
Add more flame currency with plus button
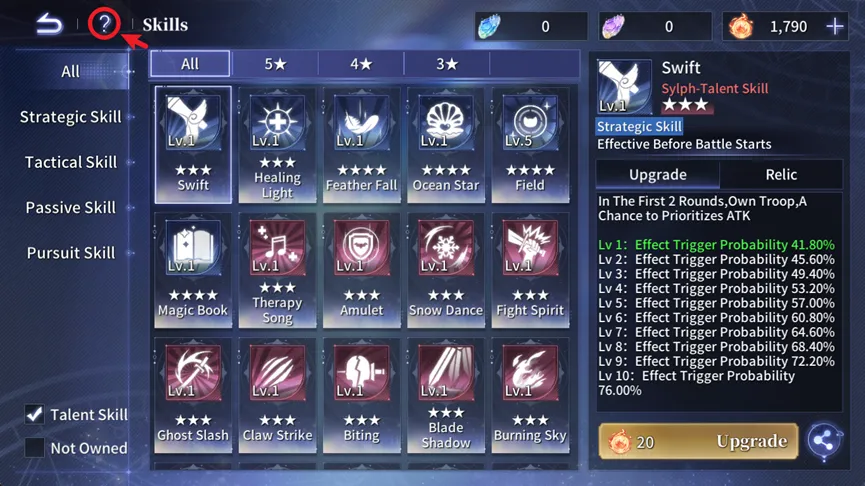coord(835,27)
